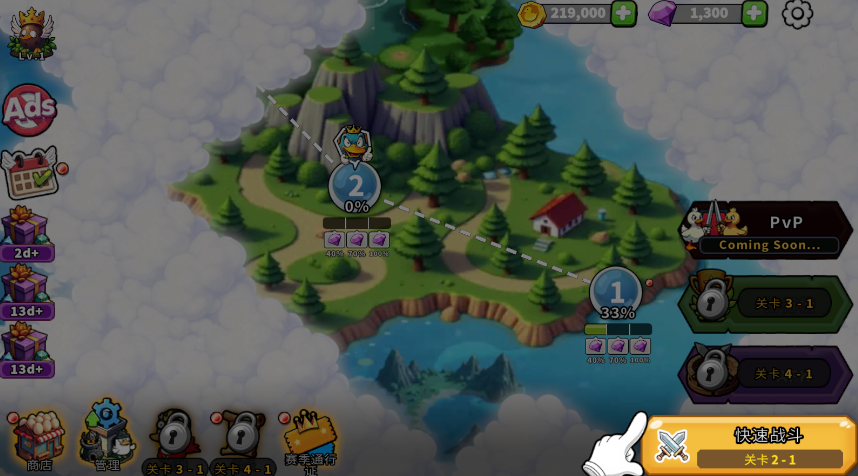Image resolution: width=858 pixels, height=476 pixels.
Task: Start 快速战斗 quick battle for 关卡 2-1
Action: pyautogui.click(x=750, y=445)
